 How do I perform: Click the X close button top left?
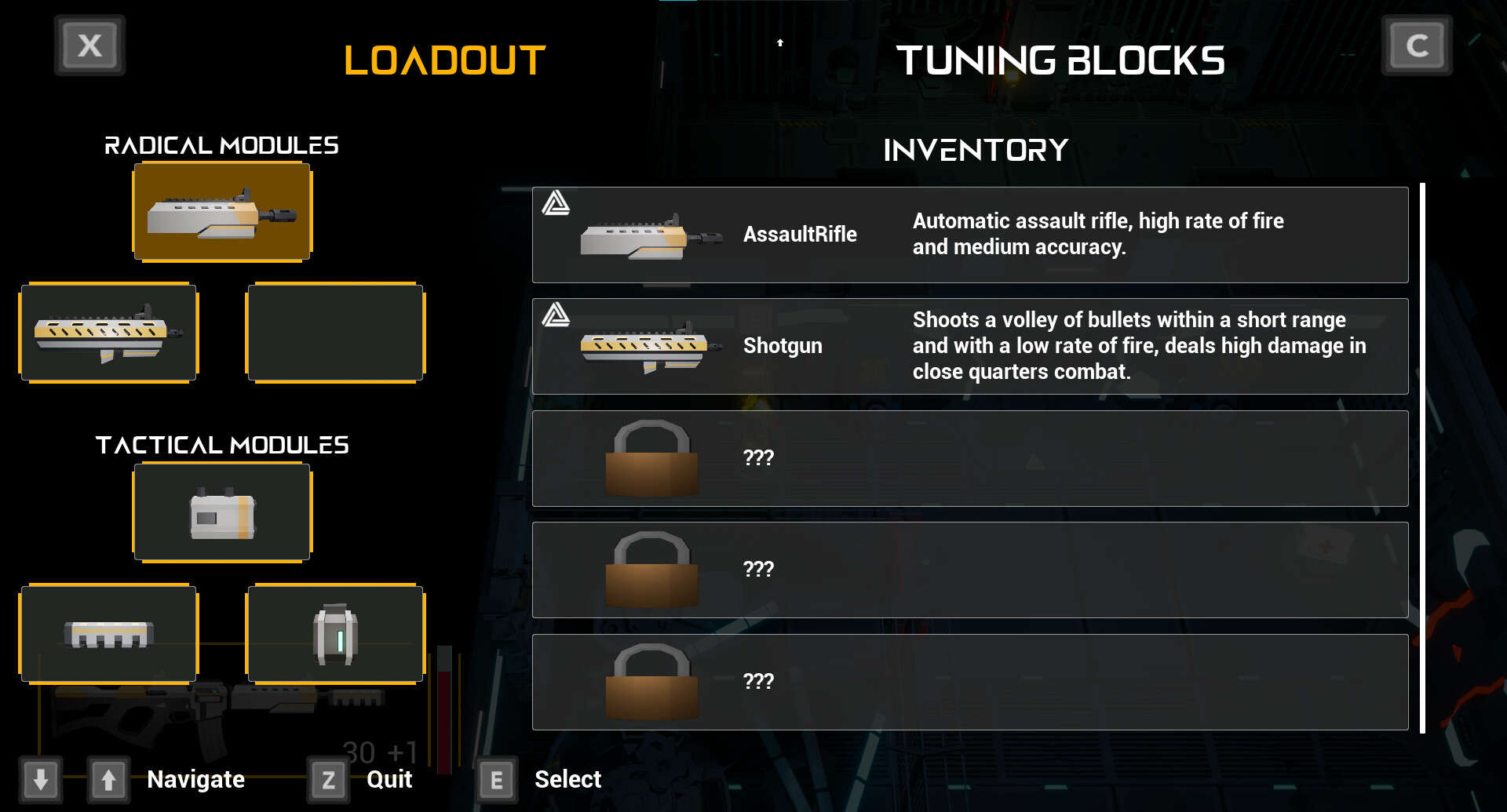point(89,45)
